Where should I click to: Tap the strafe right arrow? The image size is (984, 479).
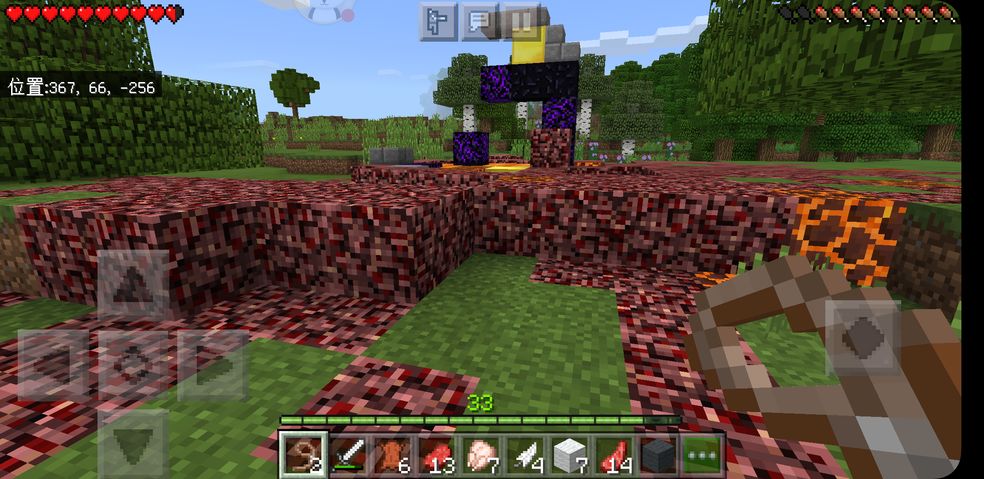click(x=213, y=364)
